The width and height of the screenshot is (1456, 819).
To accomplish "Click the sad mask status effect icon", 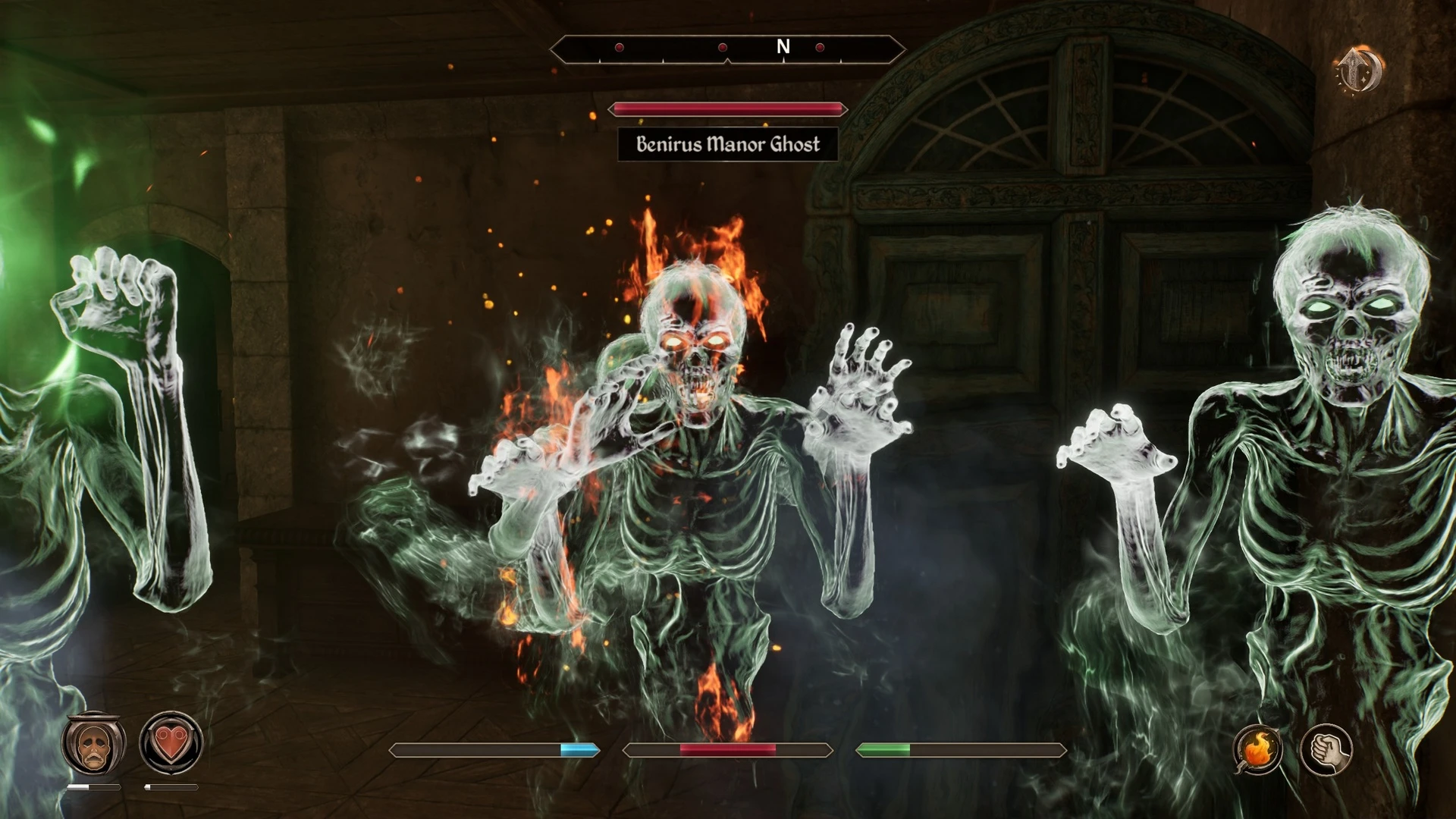I will (93, 747).
